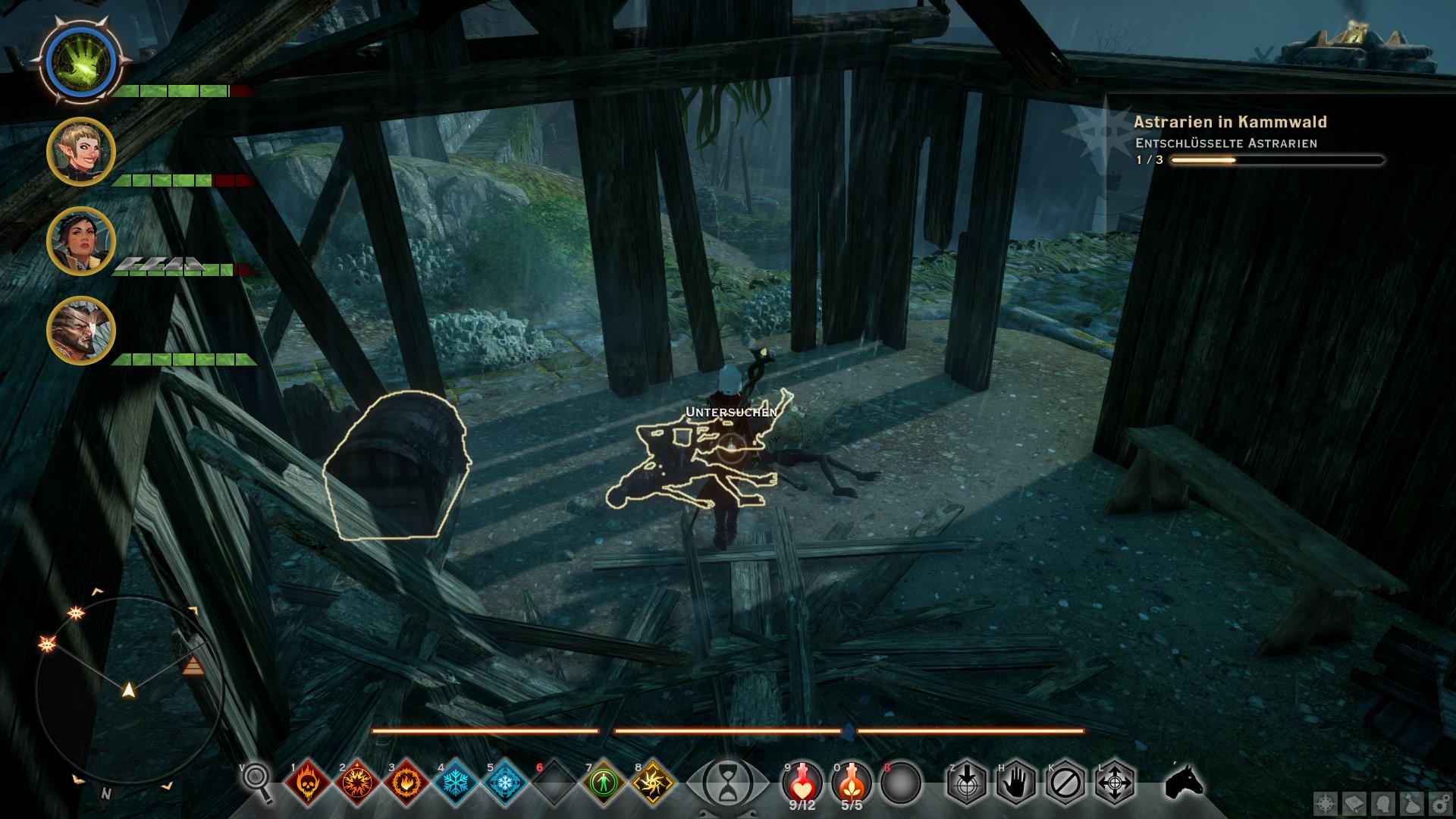This screenshot has height=819, width=1456.
Task: Use the ring of fire ability
Action: 406,783
